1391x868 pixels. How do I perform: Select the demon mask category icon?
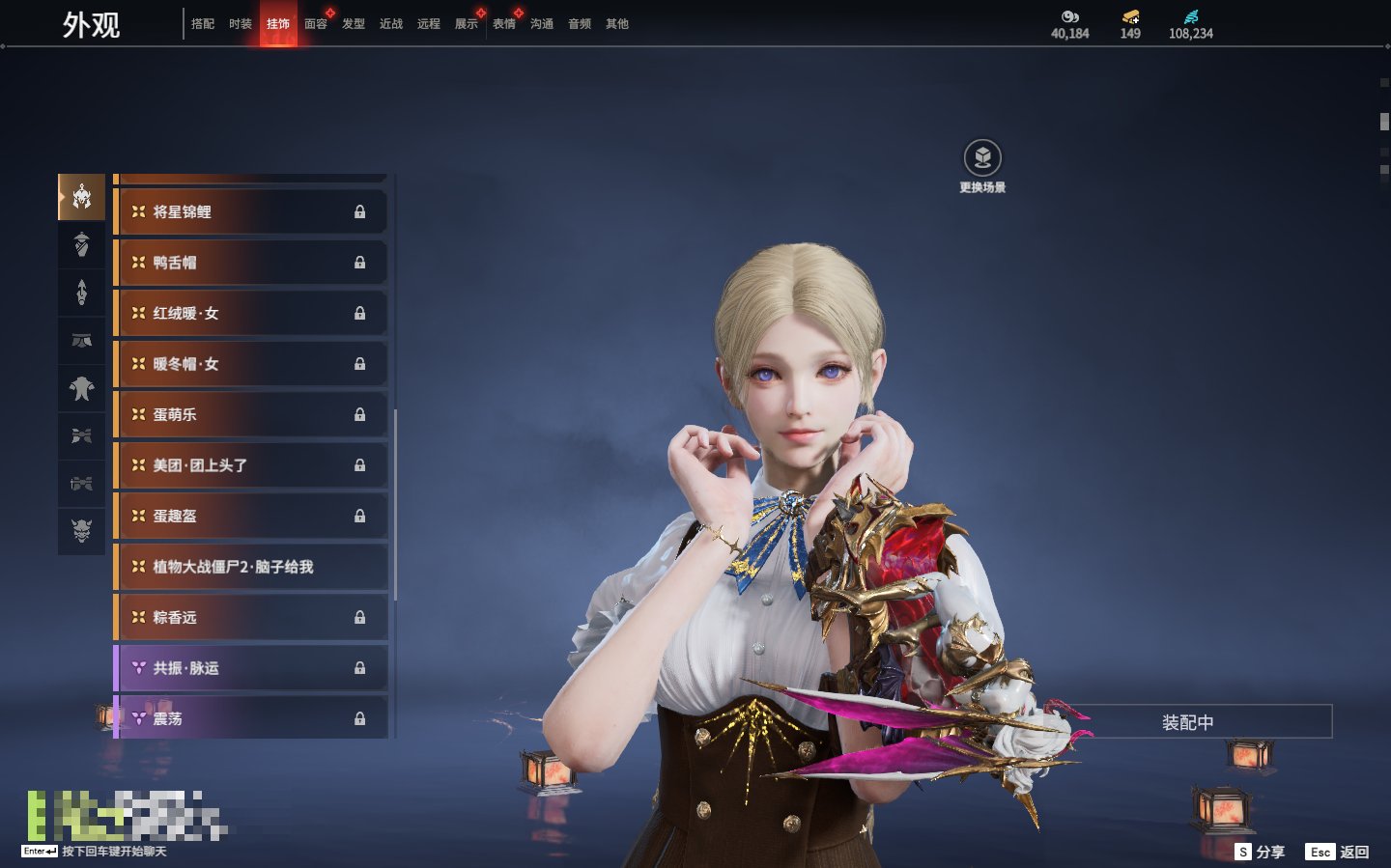point(82,530)
